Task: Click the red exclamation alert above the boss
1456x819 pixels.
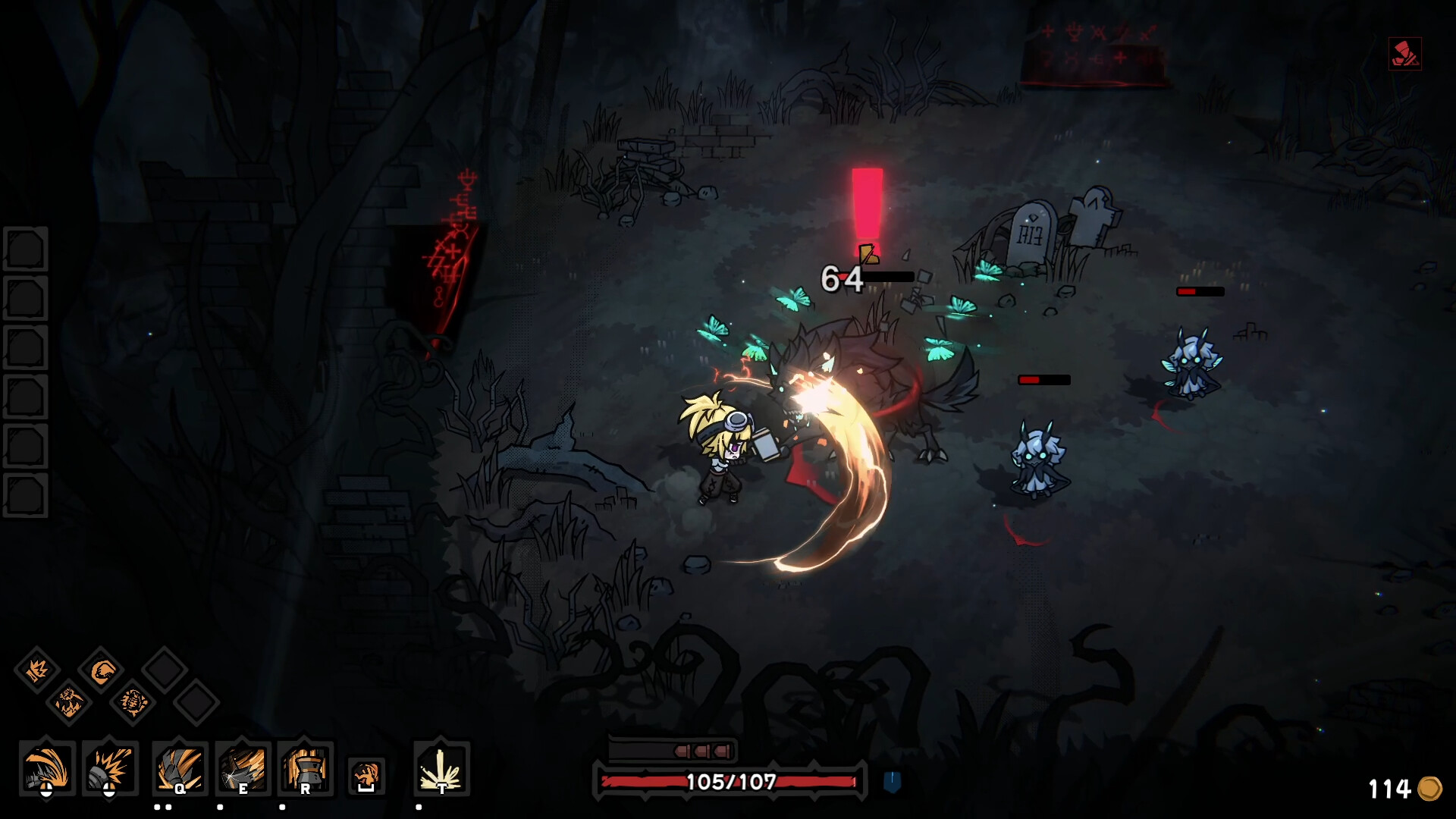Action: click(868, 205)
